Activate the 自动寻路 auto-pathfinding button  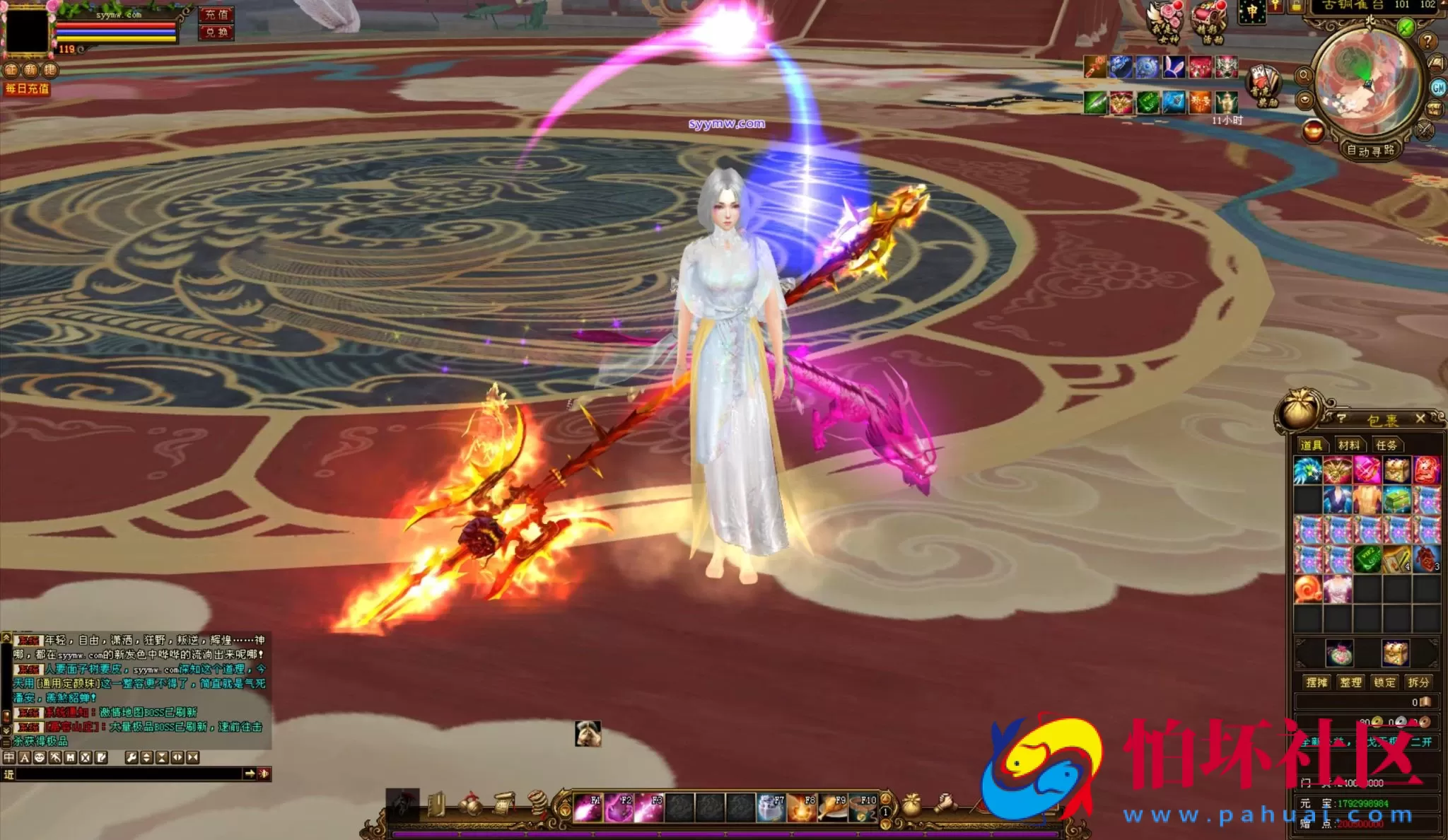coord(1370,151)
